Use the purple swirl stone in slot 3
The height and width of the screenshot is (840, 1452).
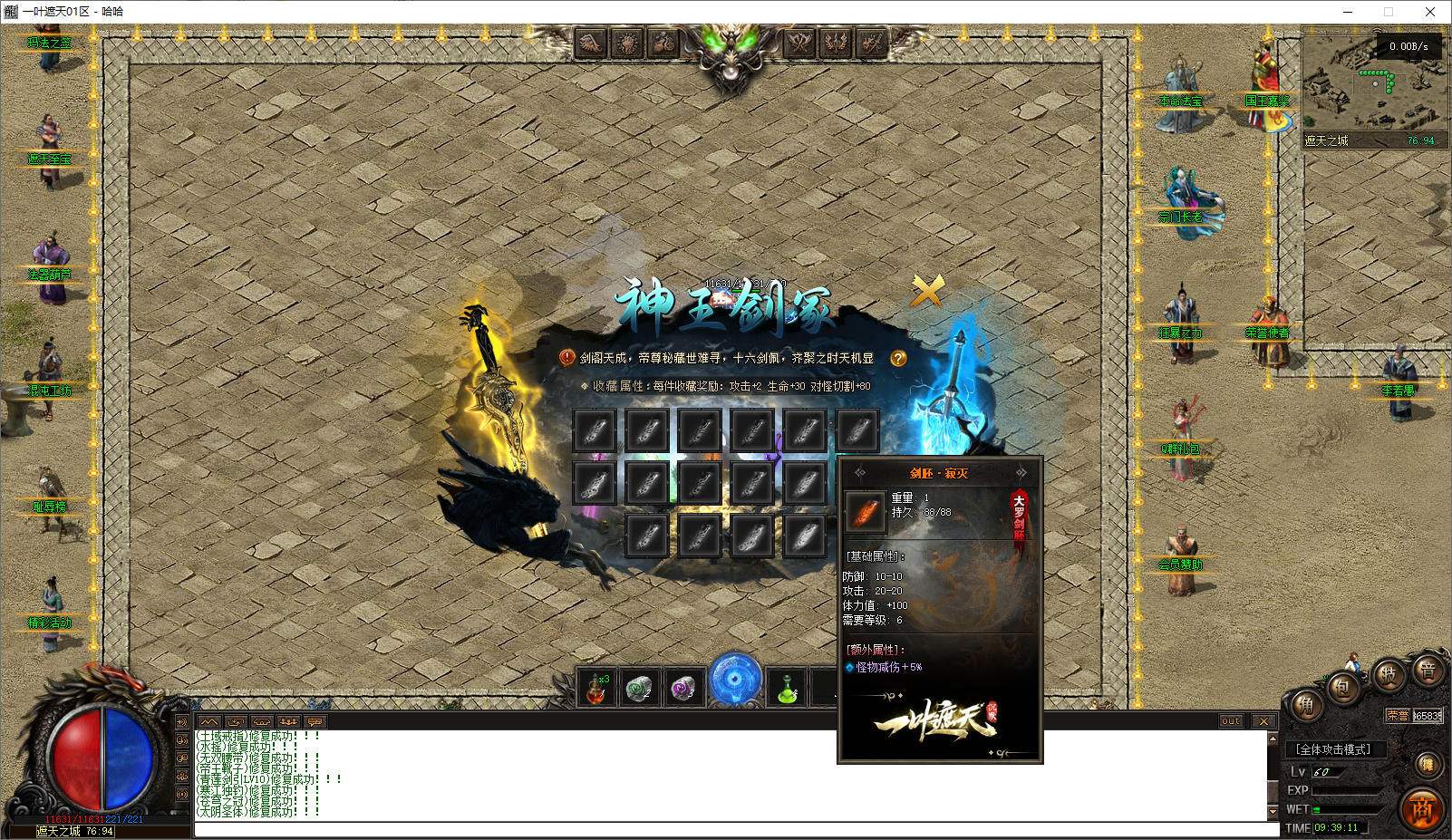(682, 689)
